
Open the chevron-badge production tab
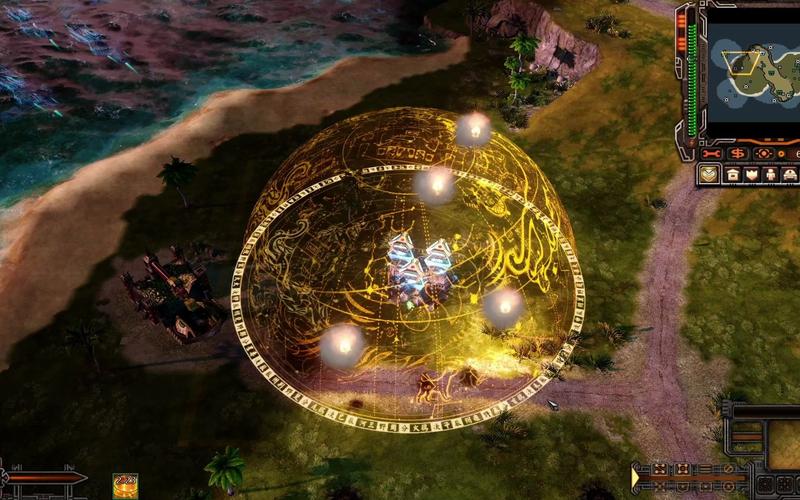click(708, 174)
